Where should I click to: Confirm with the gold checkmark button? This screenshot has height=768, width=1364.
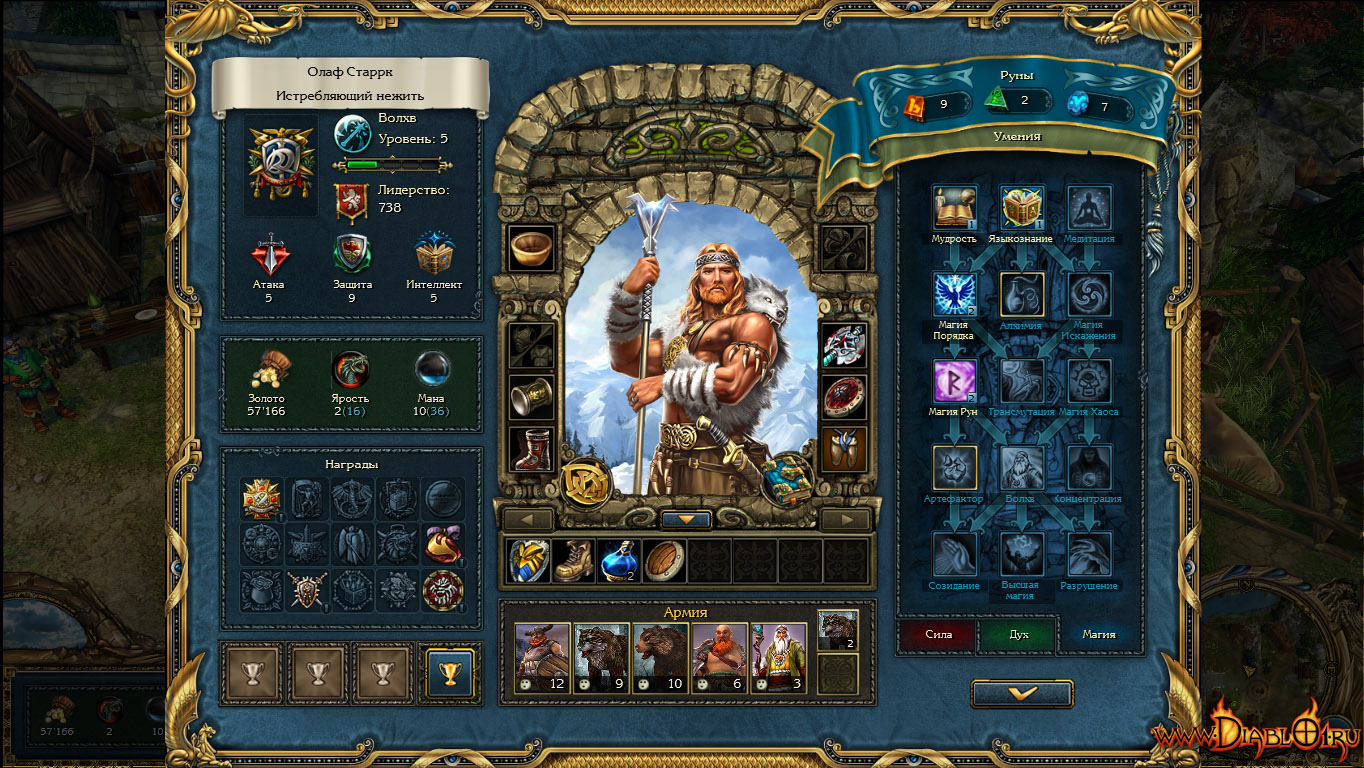click(1022, 693)
